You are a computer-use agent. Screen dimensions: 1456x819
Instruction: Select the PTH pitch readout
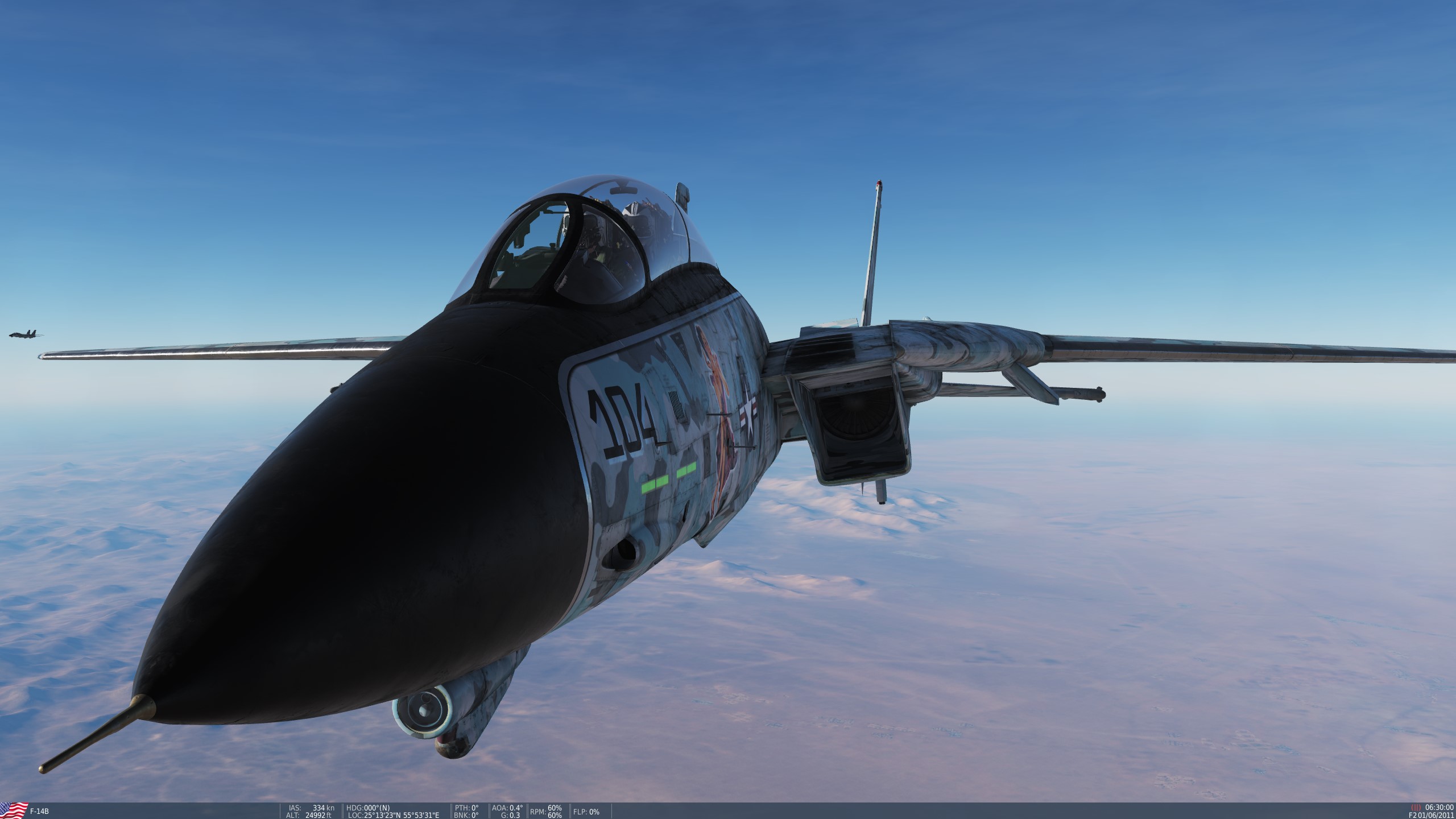(466, 806)
